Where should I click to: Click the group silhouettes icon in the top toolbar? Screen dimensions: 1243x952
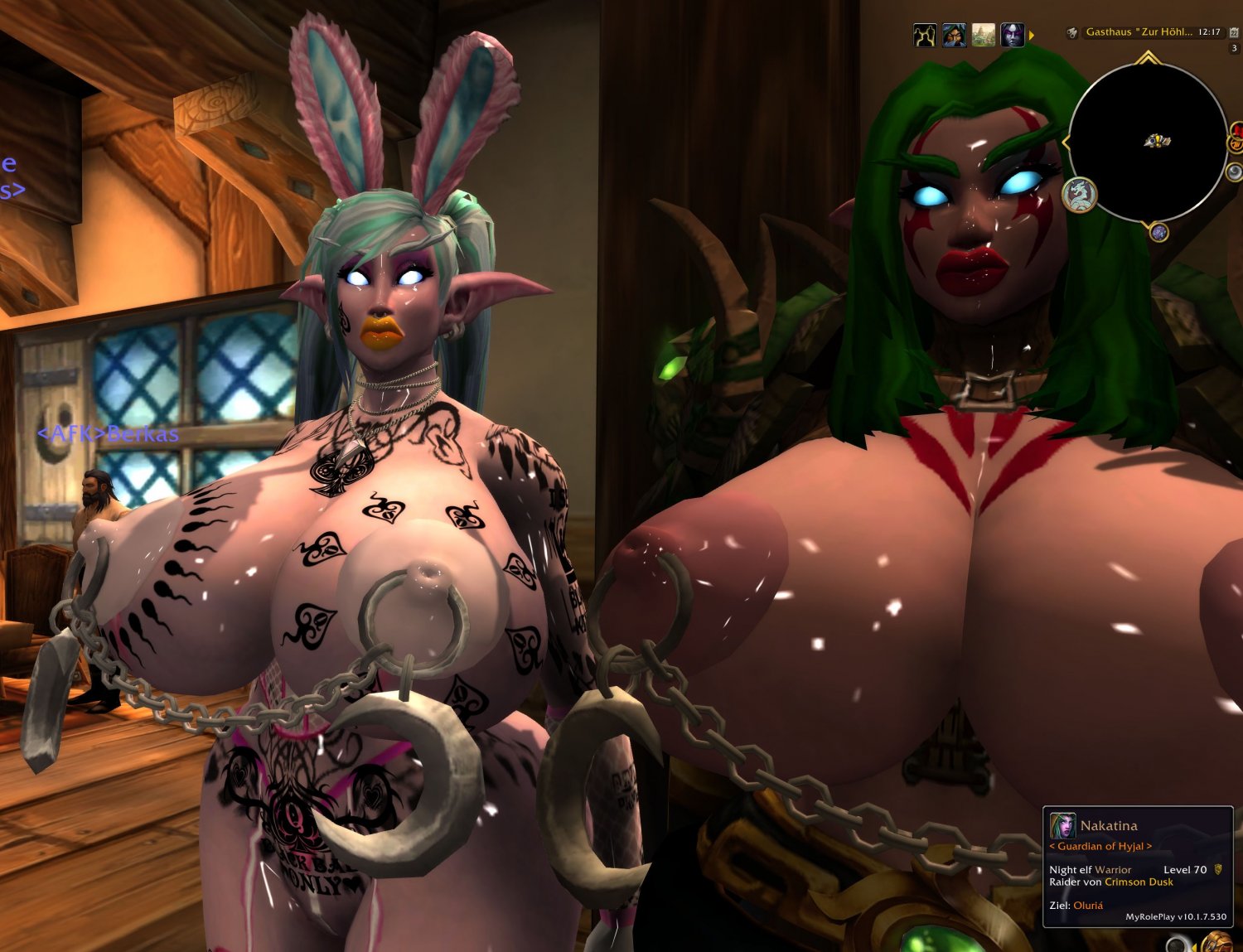point(925,32)
